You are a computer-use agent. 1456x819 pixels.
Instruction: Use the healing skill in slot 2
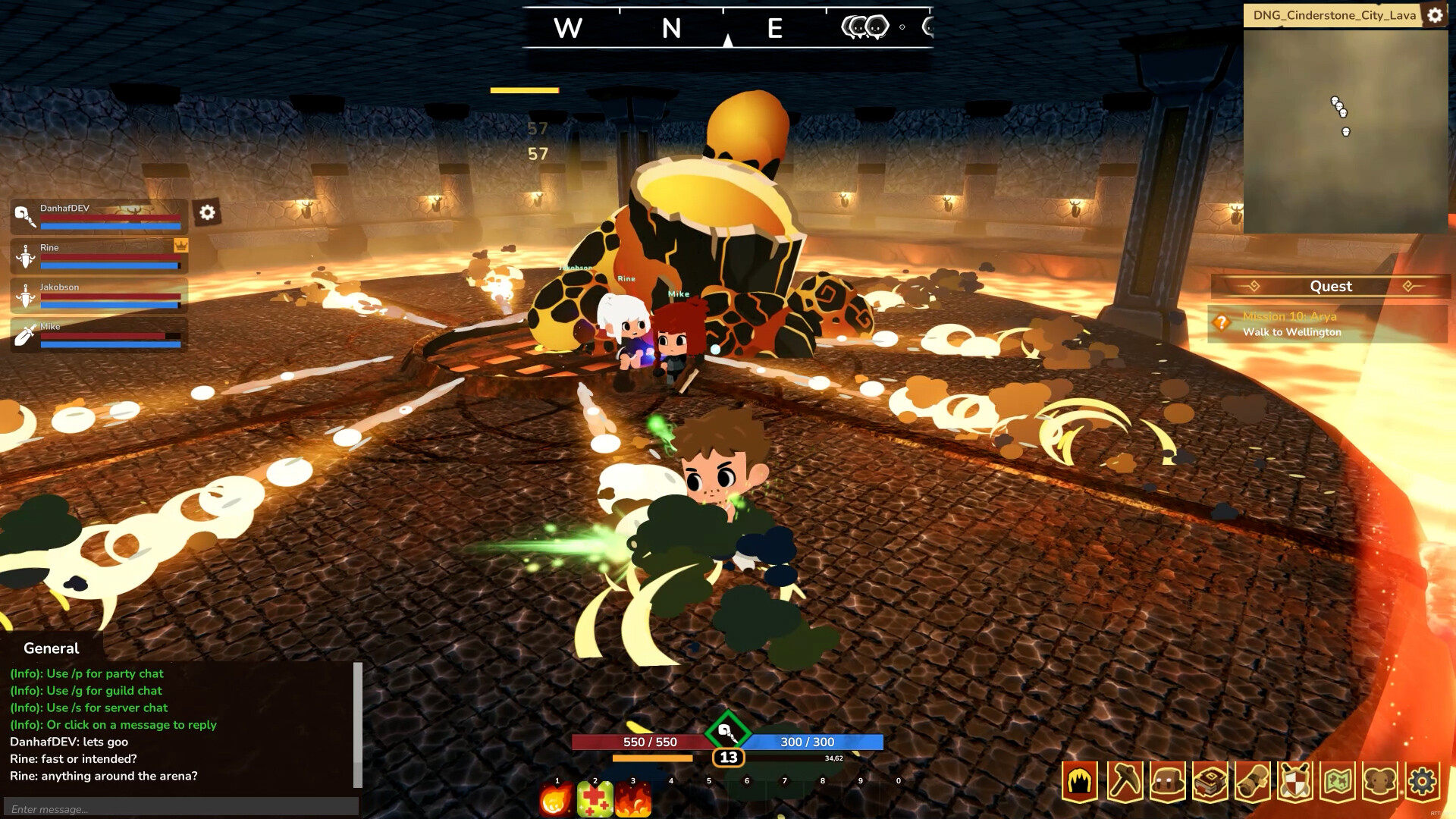596,798
